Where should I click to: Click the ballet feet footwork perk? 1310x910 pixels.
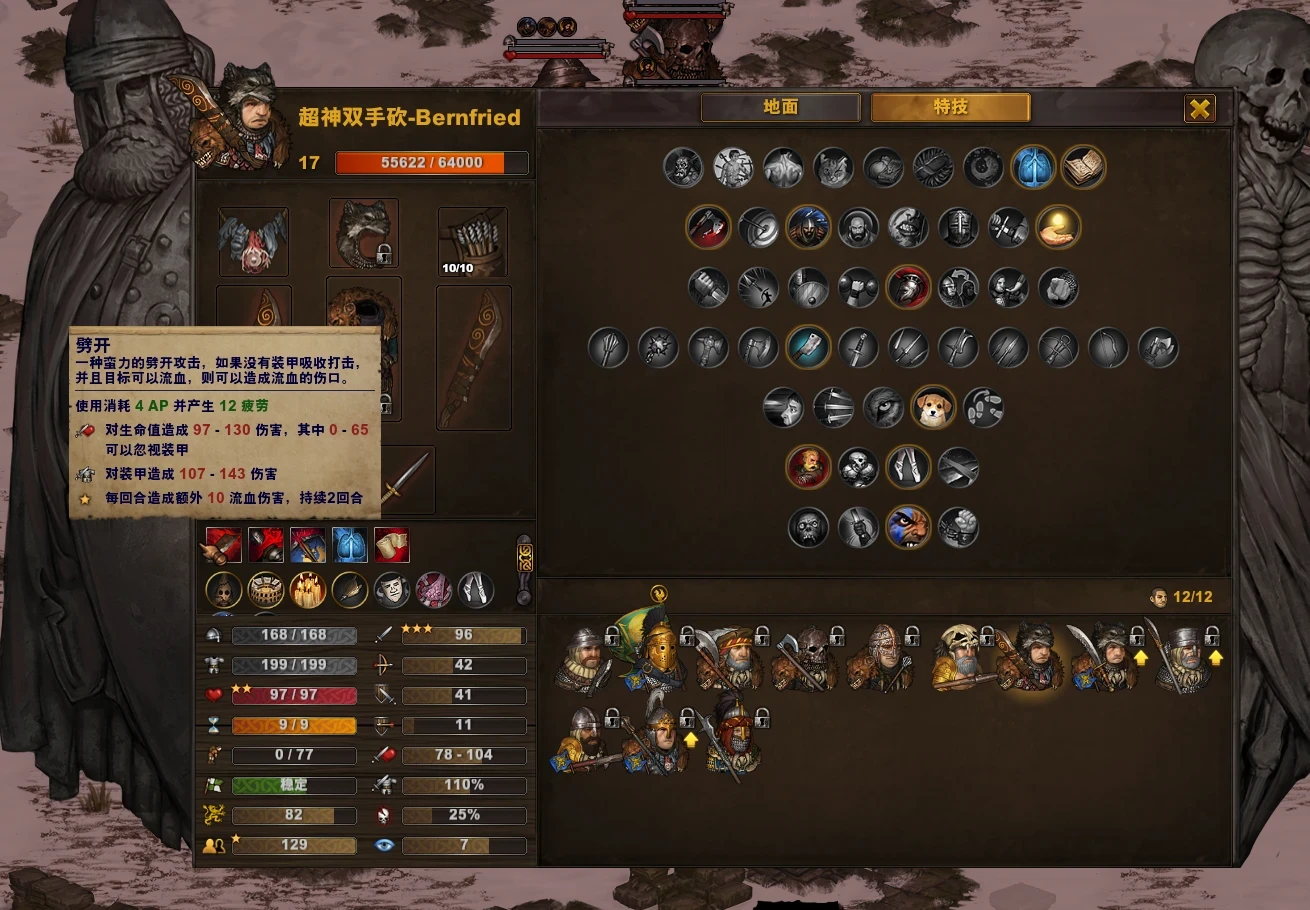983,408
